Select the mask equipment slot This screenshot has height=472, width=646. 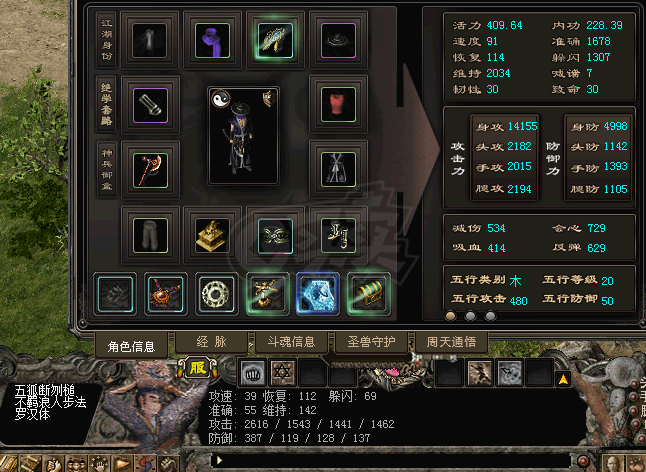click(x=274, y=233)
